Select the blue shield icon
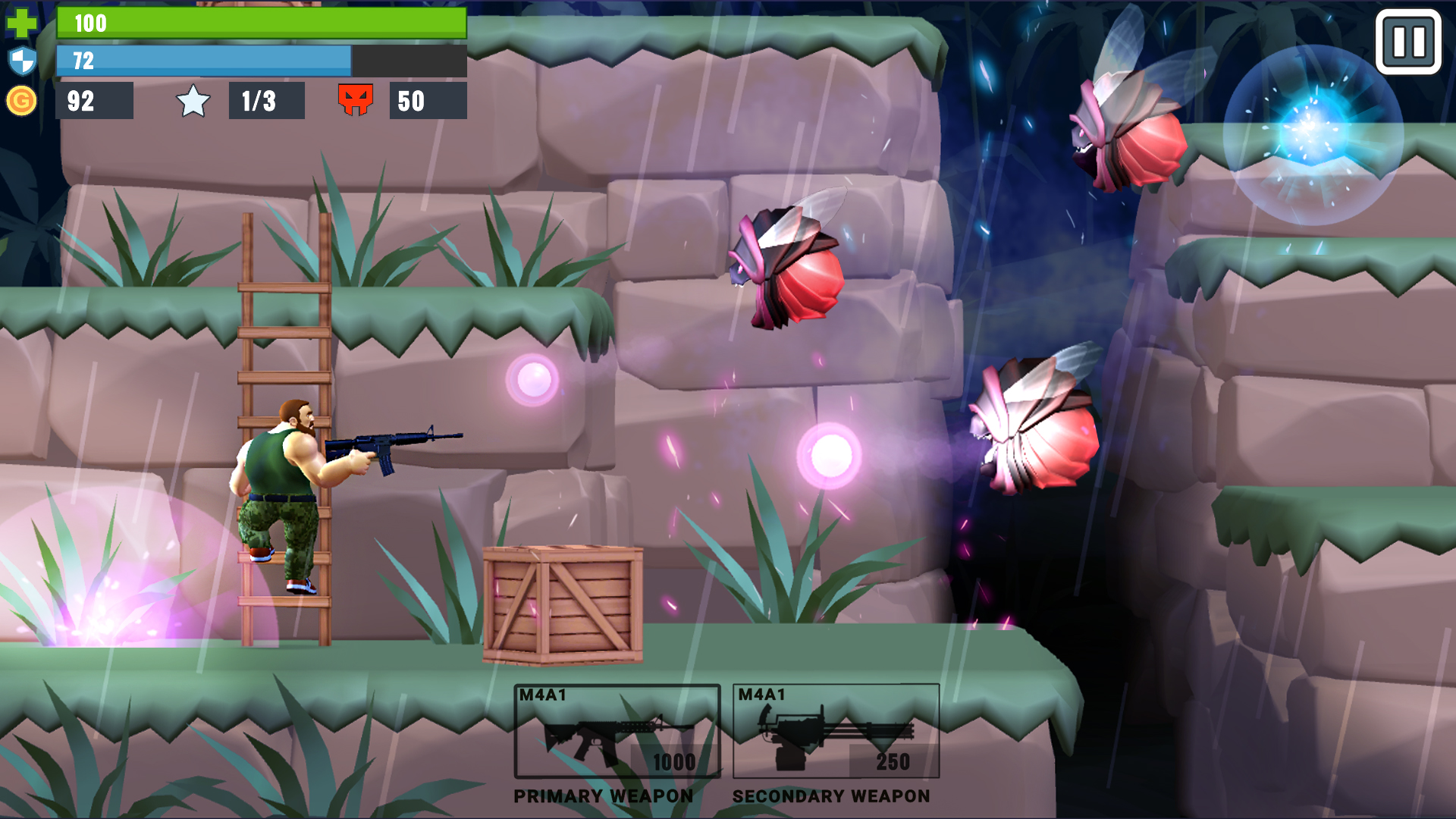1456x819 pixels. [23, 62]
